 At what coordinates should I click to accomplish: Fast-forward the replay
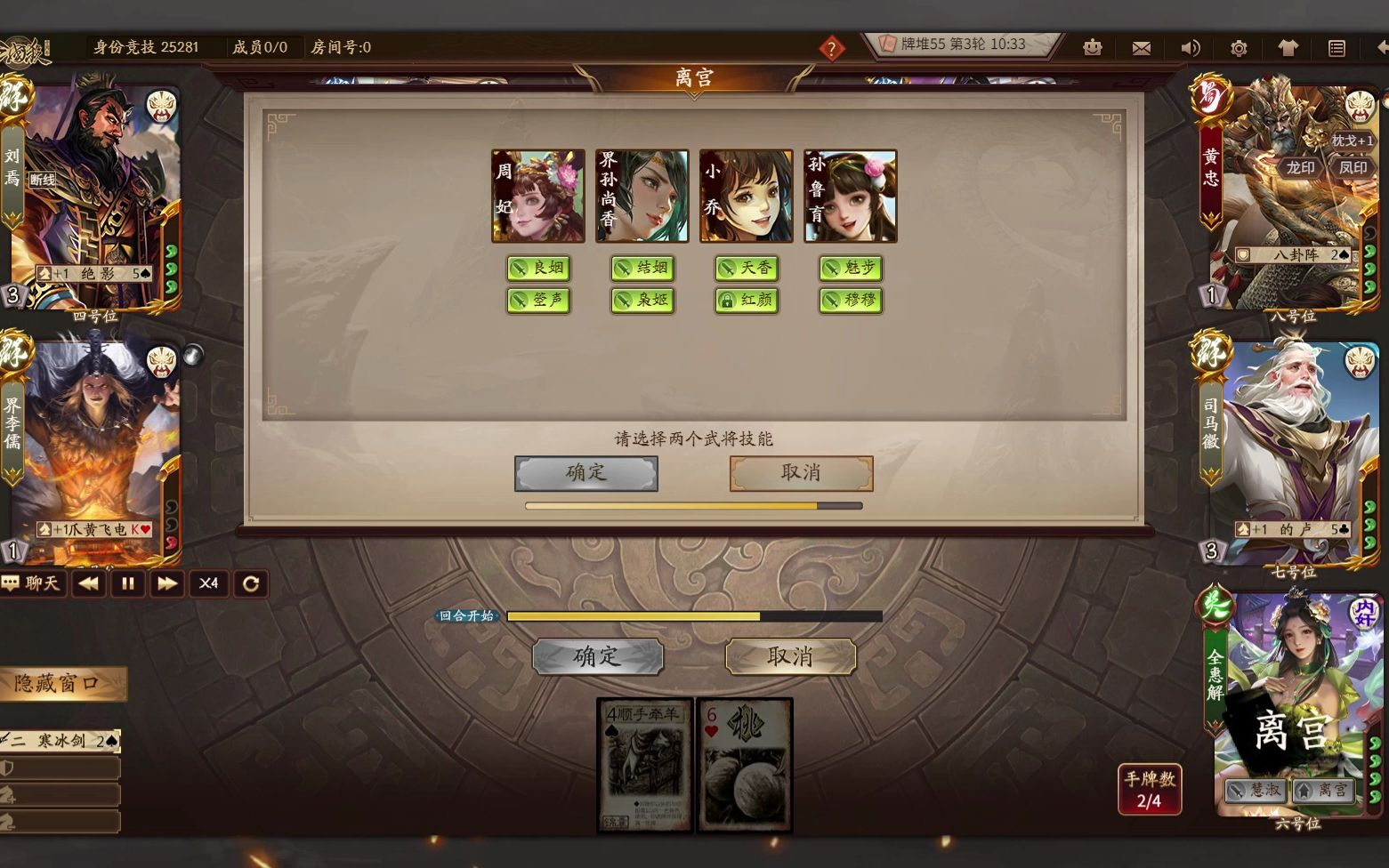coord(167,583)
